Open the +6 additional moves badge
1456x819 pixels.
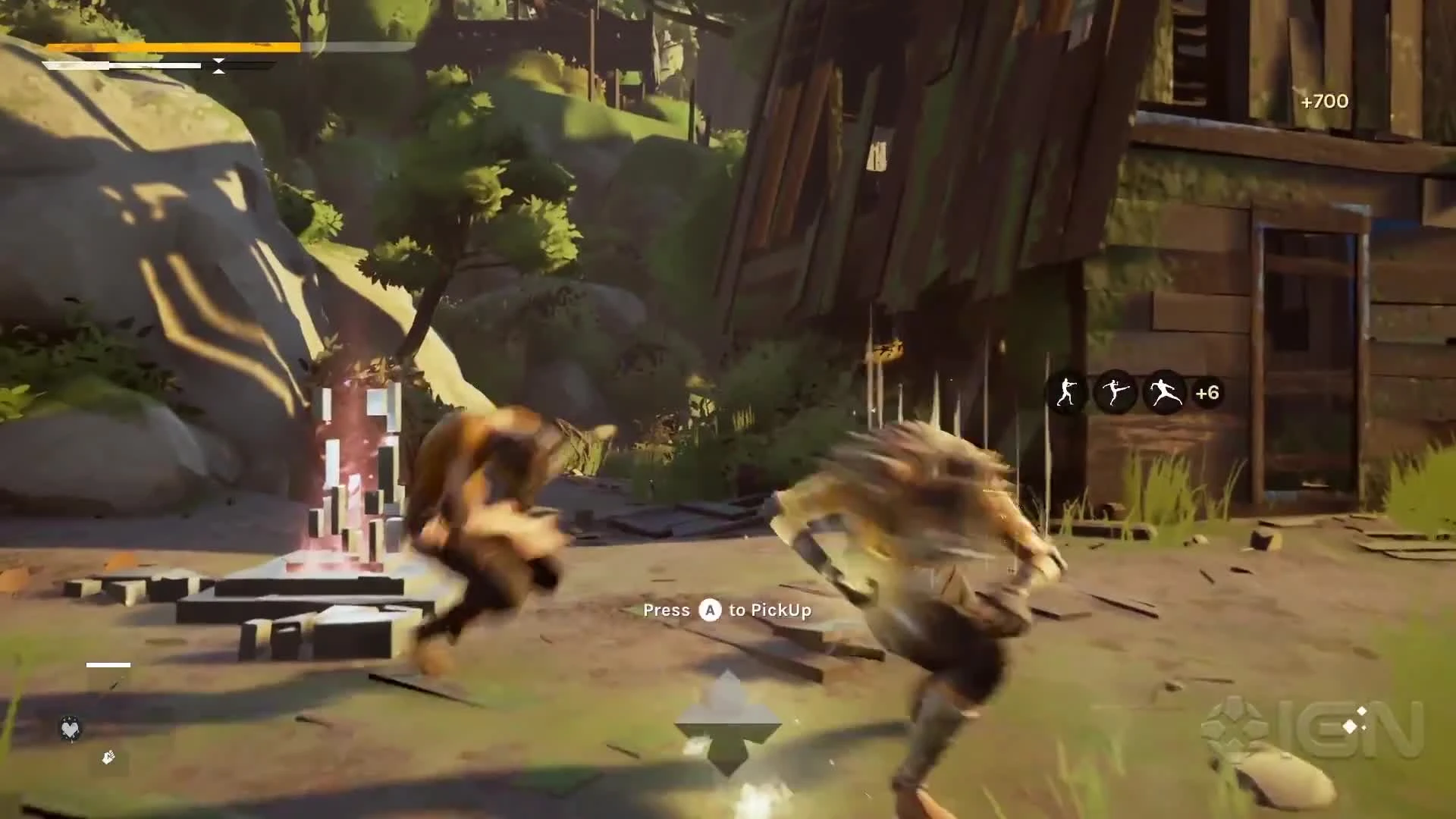point(1206,391)
